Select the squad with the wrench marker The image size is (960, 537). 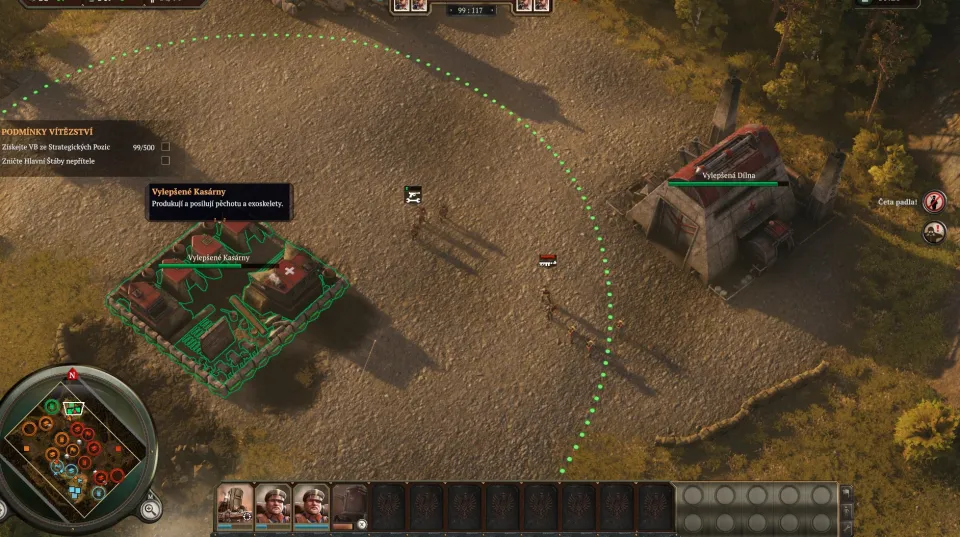413,194
